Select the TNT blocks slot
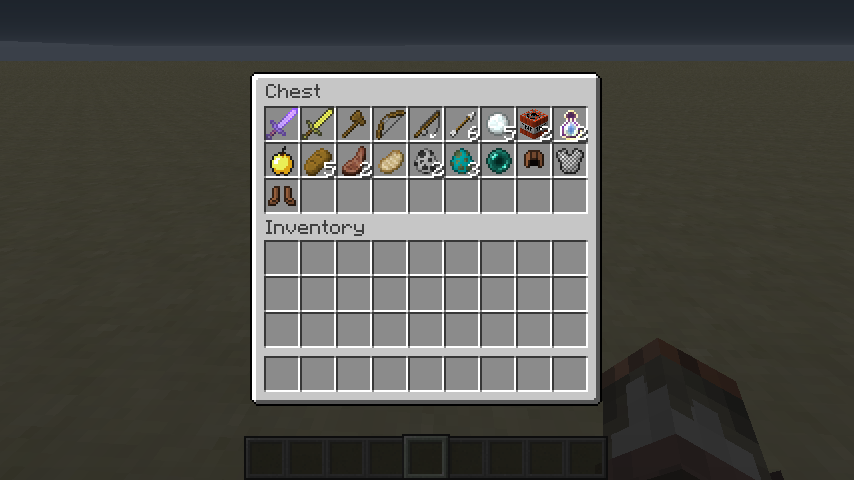 [534, 124]
